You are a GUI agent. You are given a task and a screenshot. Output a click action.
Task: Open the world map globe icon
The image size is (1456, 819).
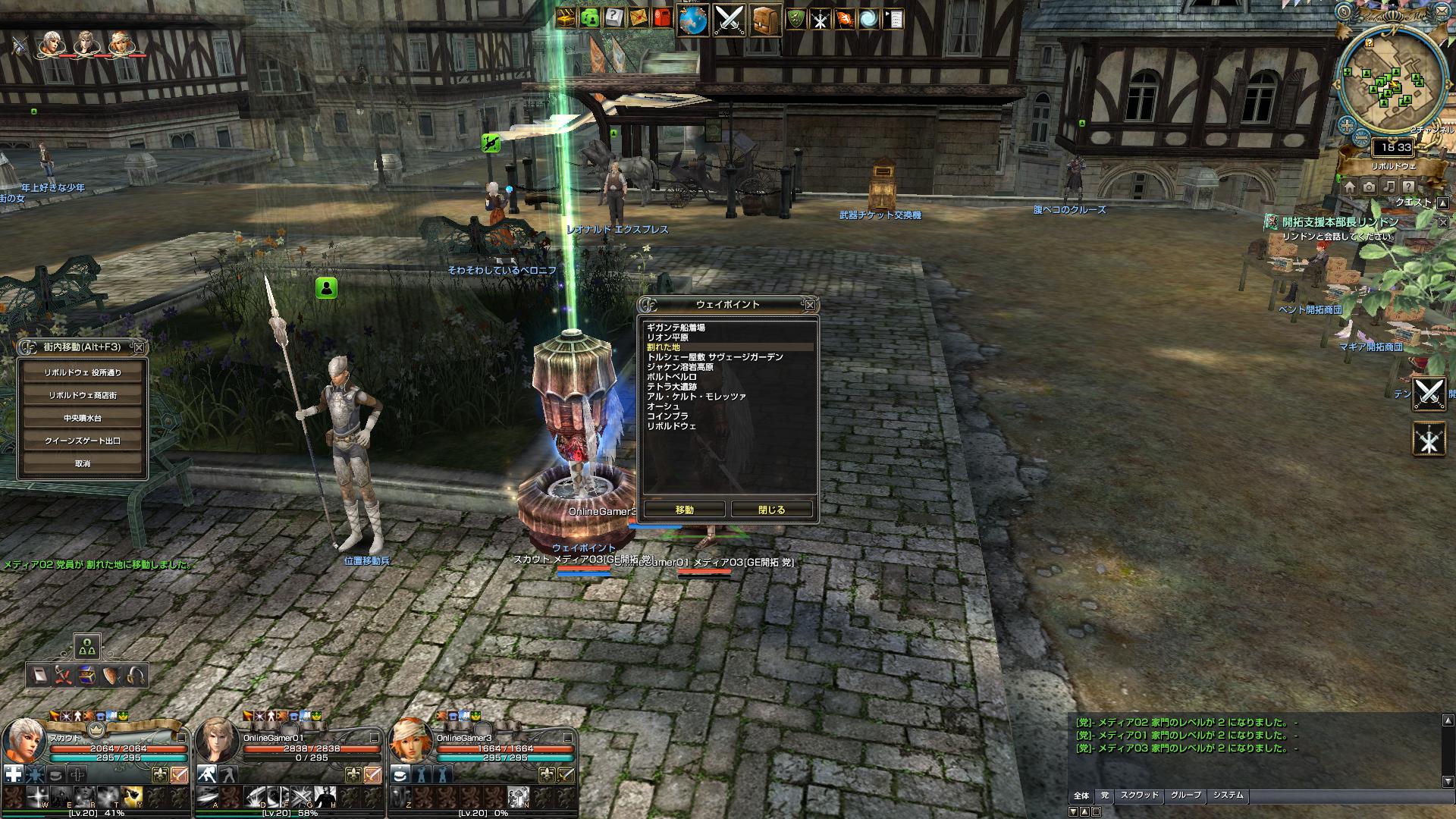[x=692, y=20]
